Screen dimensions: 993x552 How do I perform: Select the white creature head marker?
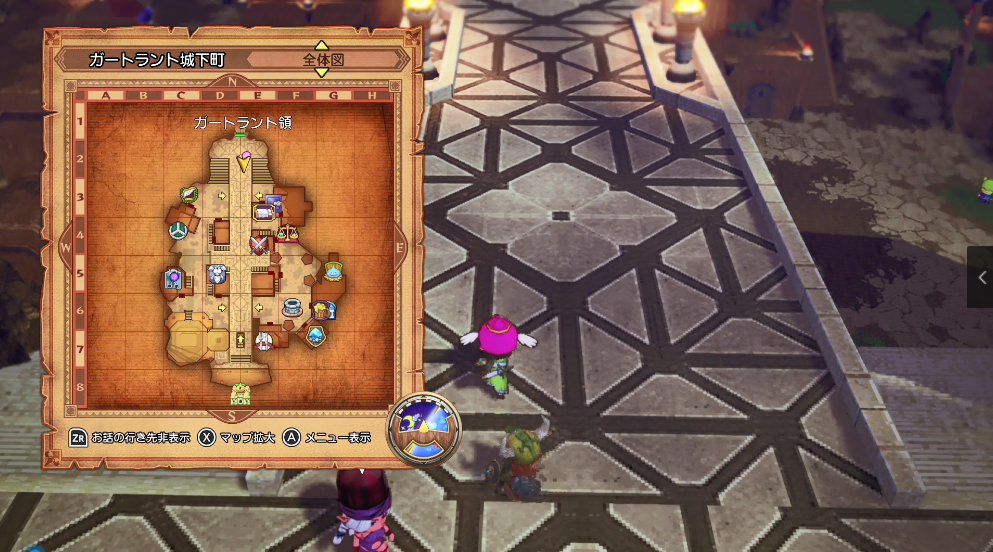pos(217,274)
